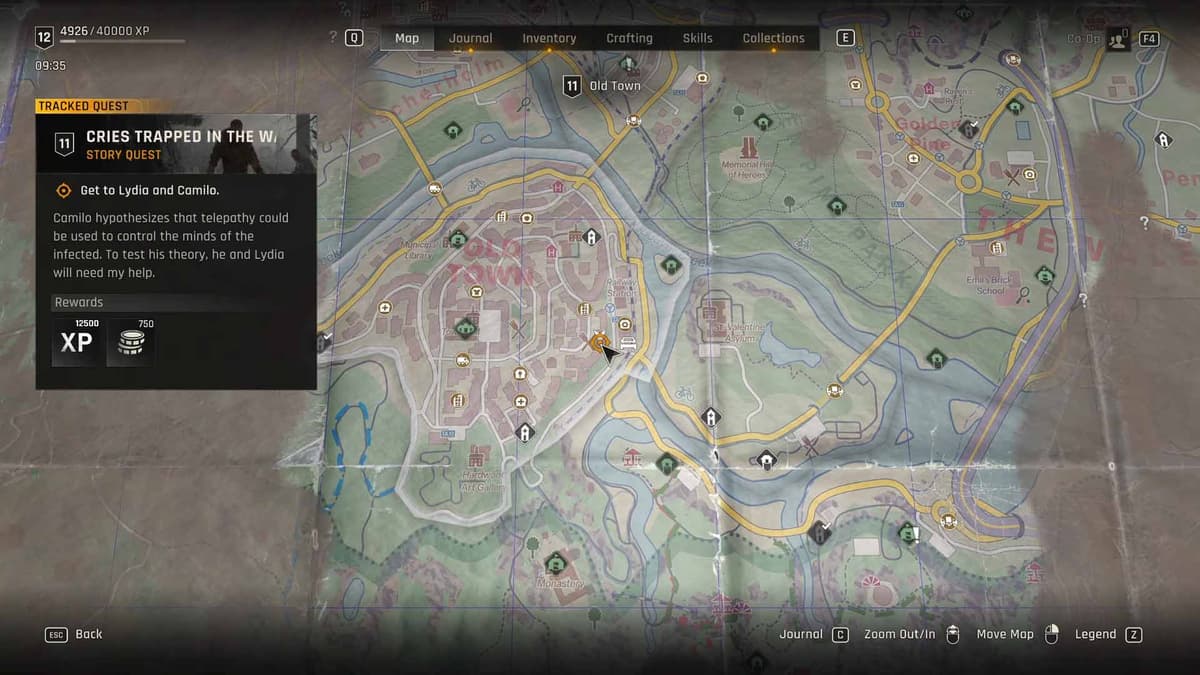Click the 750 coins reward icon
The height and width of the screenshot is (675, 1200).
130,343
